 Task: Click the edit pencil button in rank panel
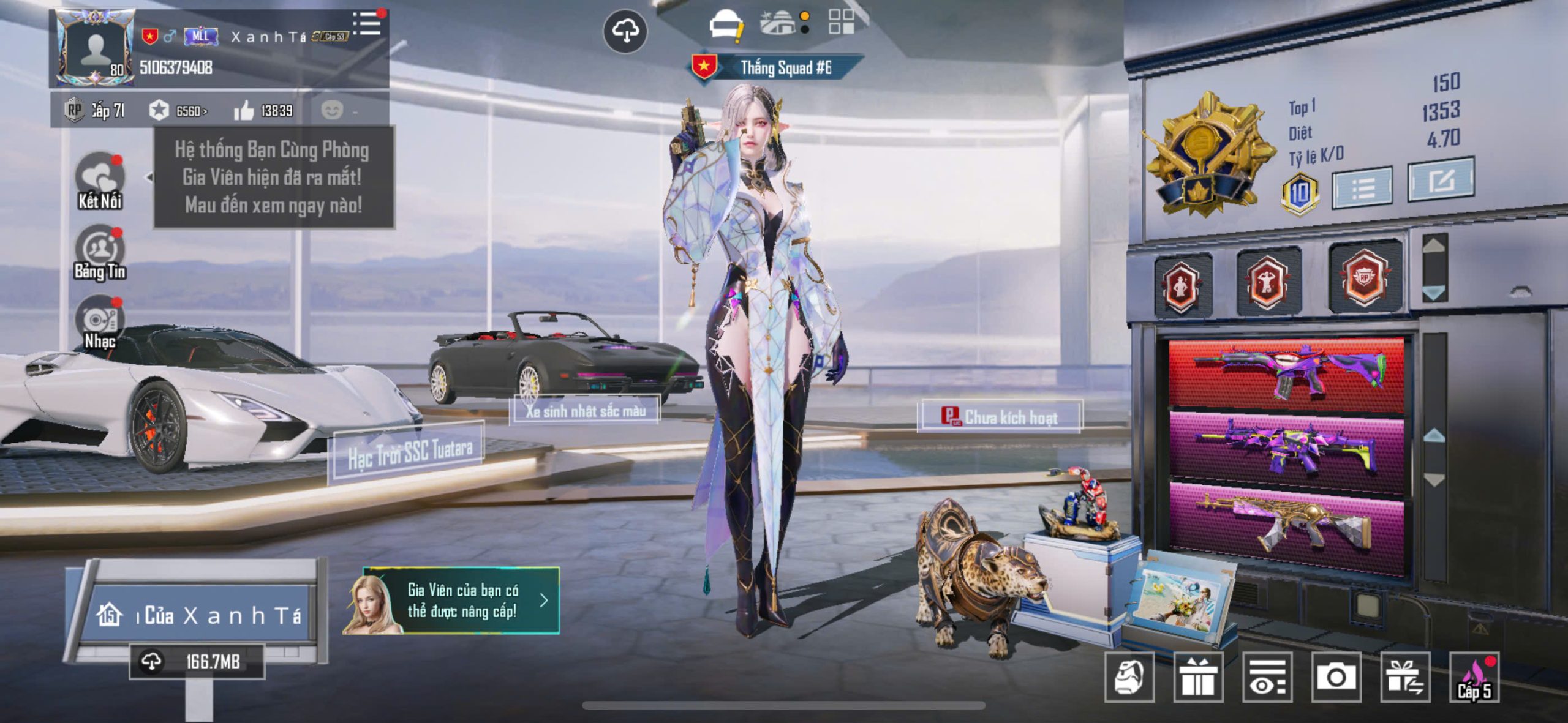(x=1441, y=180)
